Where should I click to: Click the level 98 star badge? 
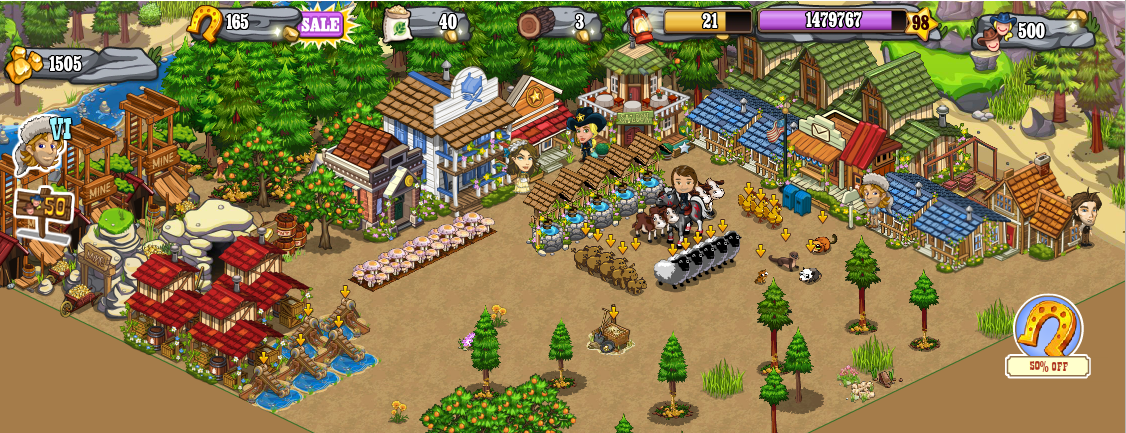(x=920, y=24)
